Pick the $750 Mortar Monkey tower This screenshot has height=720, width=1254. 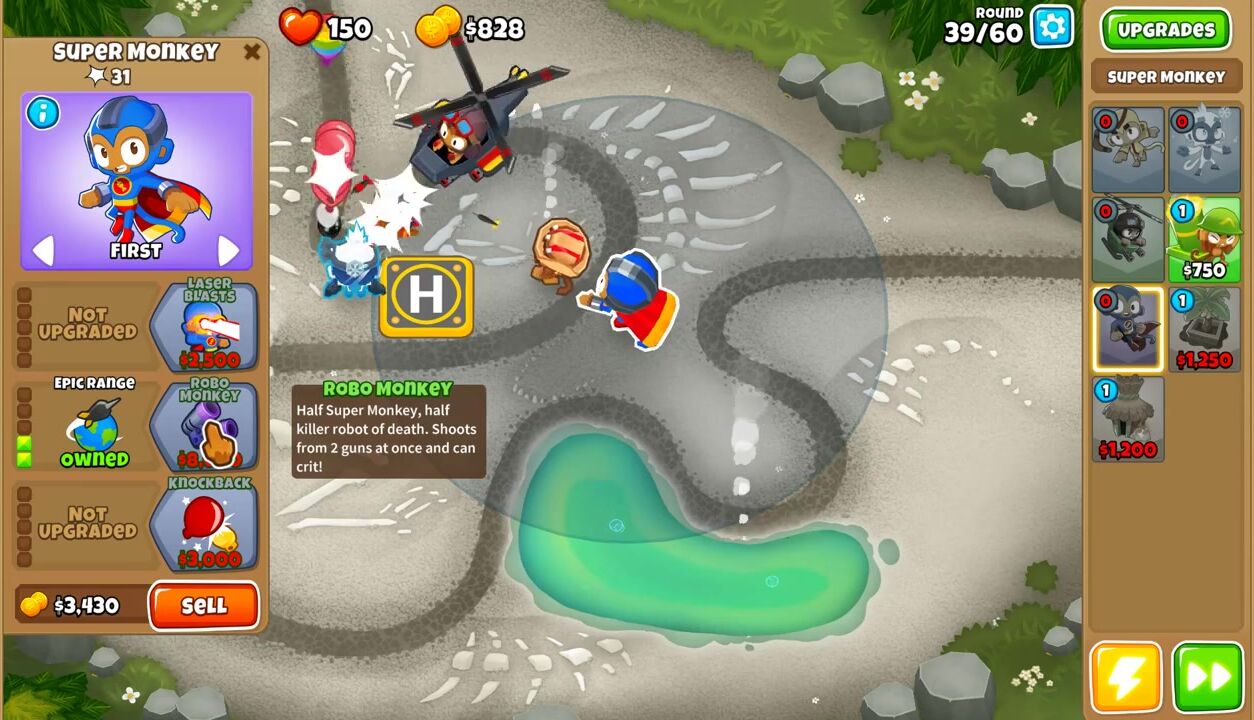point(1204,240)
